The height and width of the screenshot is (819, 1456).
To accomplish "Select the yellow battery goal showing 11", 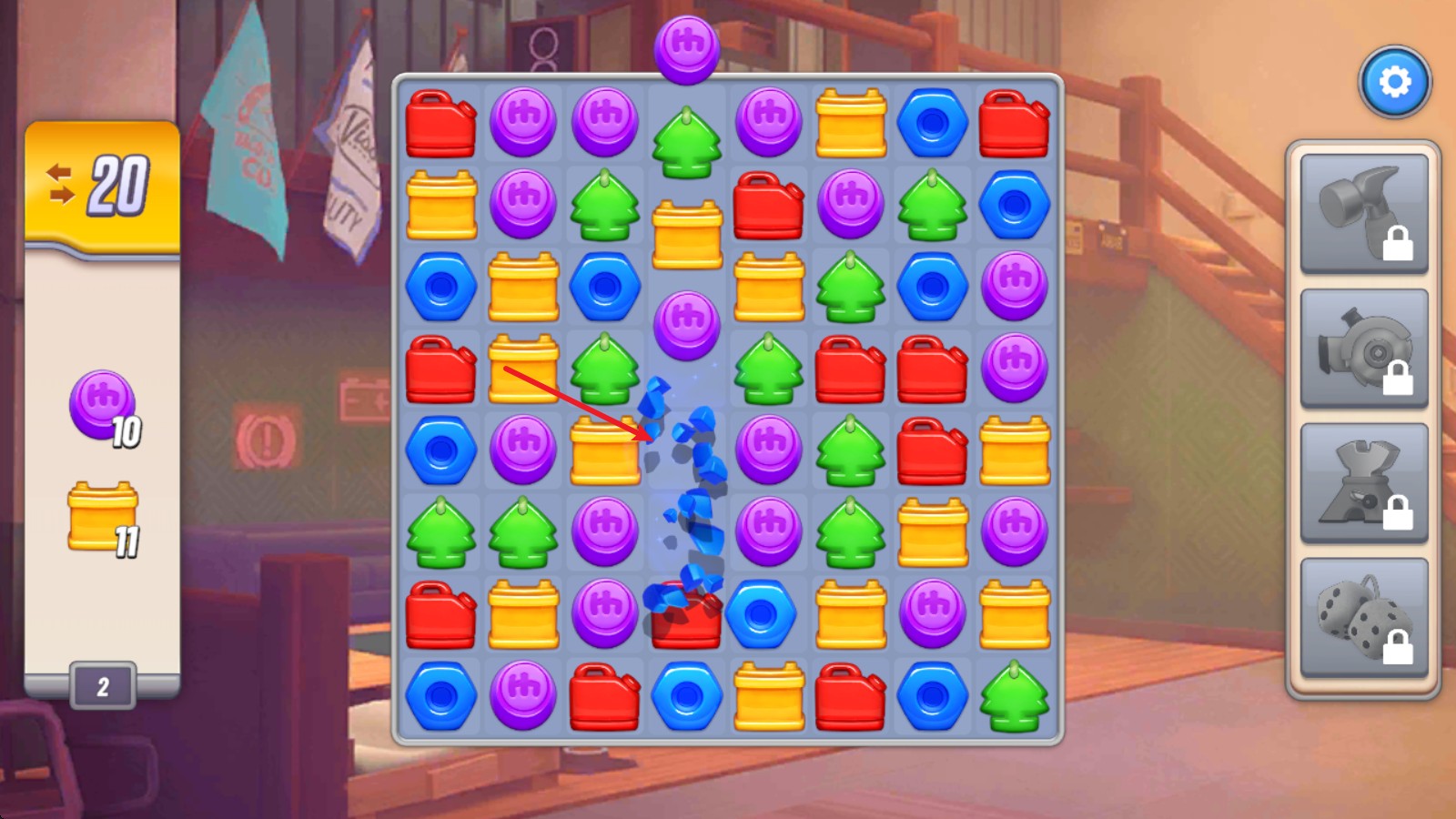I will [x=104, y=519].
